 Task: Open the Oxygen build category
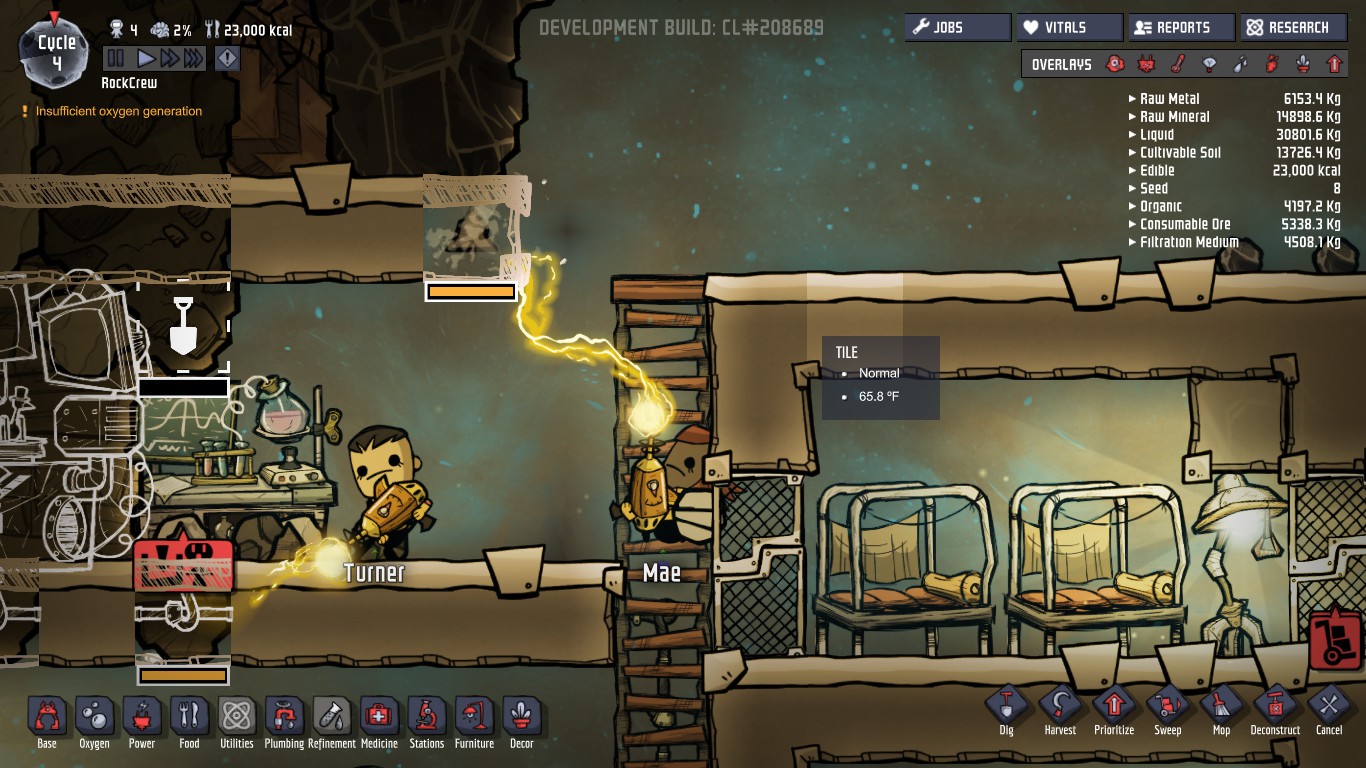[x=95, y=718]
